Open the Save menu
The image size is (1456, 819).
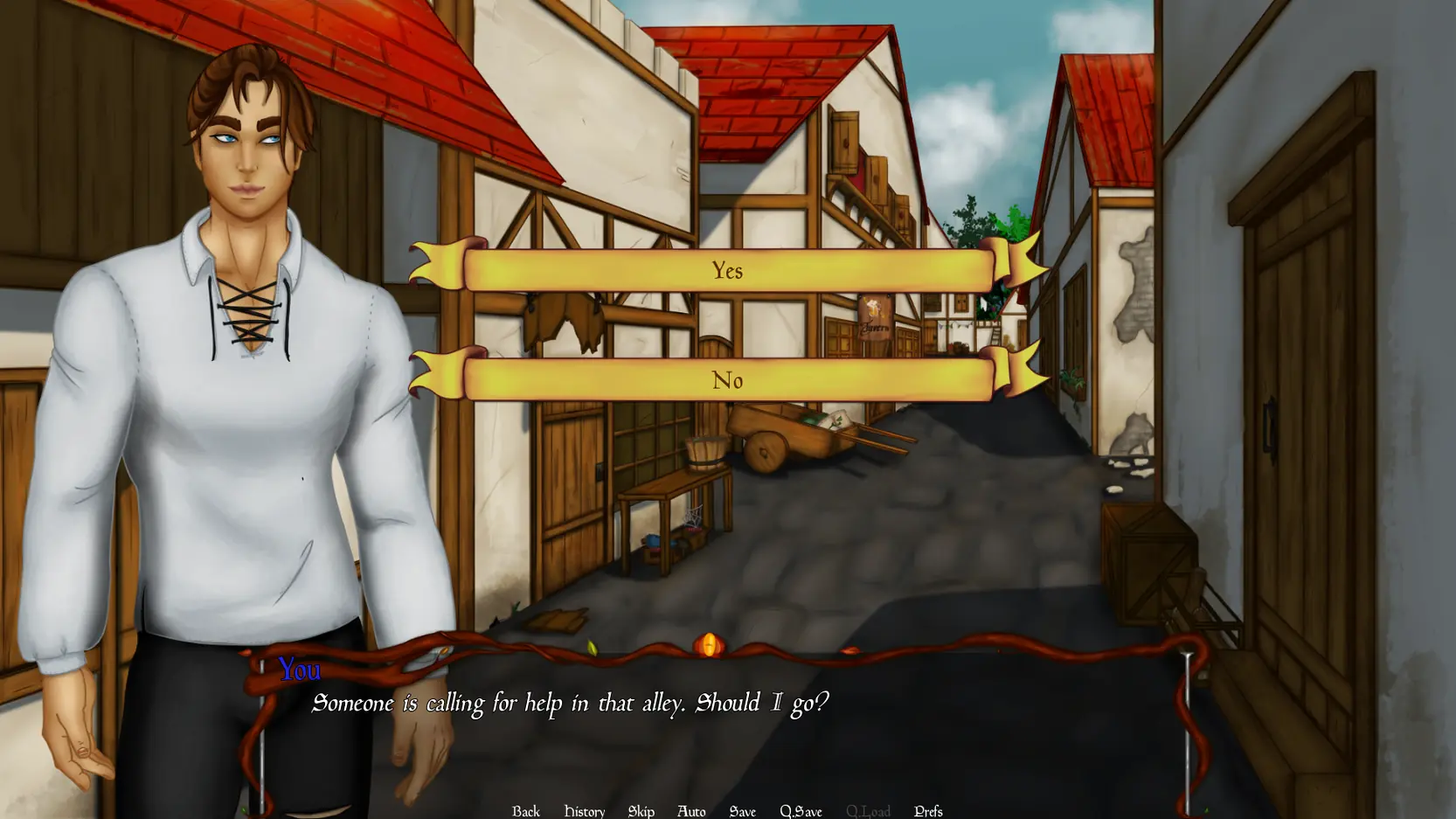tap(742, 810)
